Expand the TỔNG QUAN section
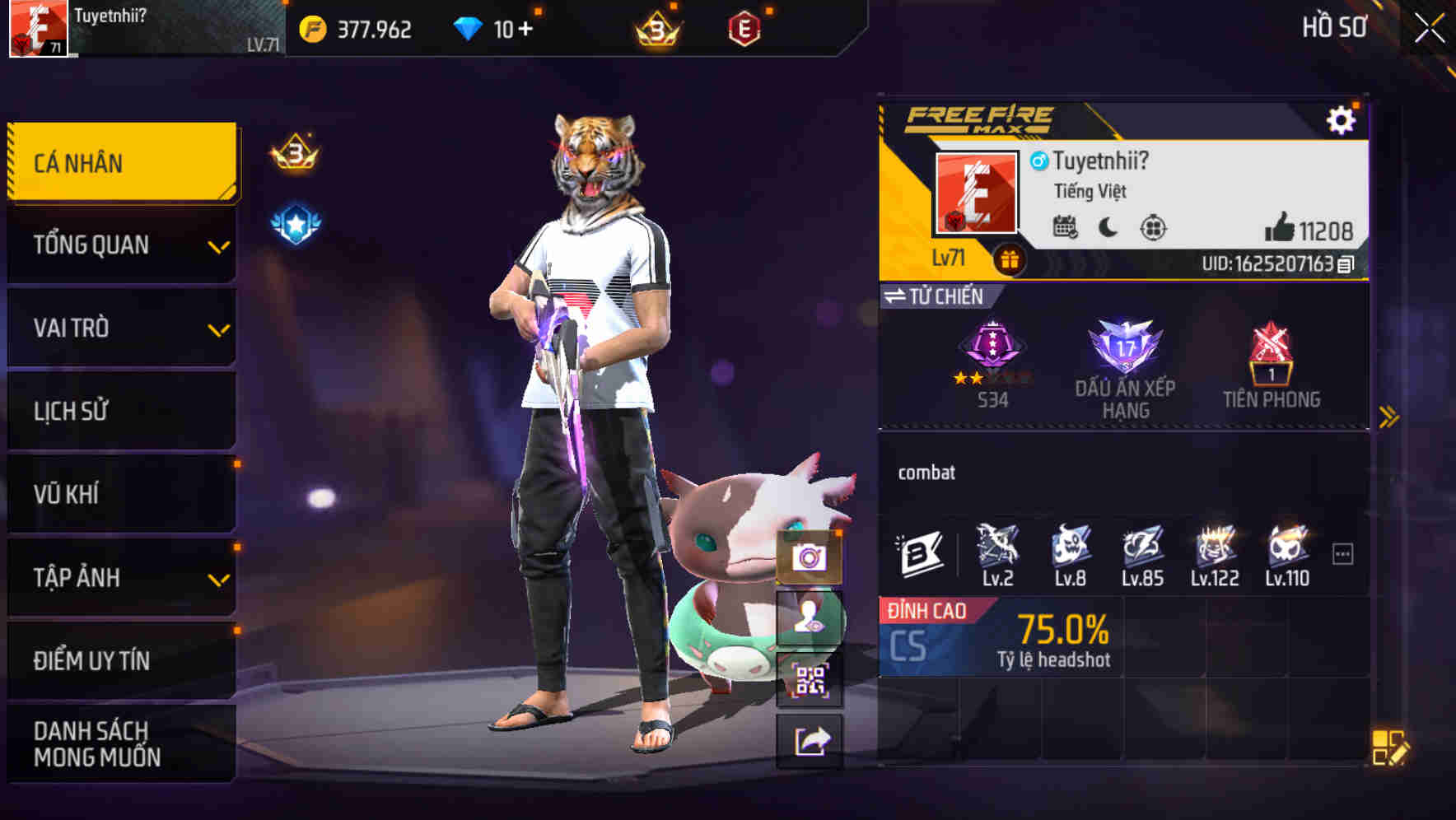The image size is (1456, 820). click(x=120, y=245)
